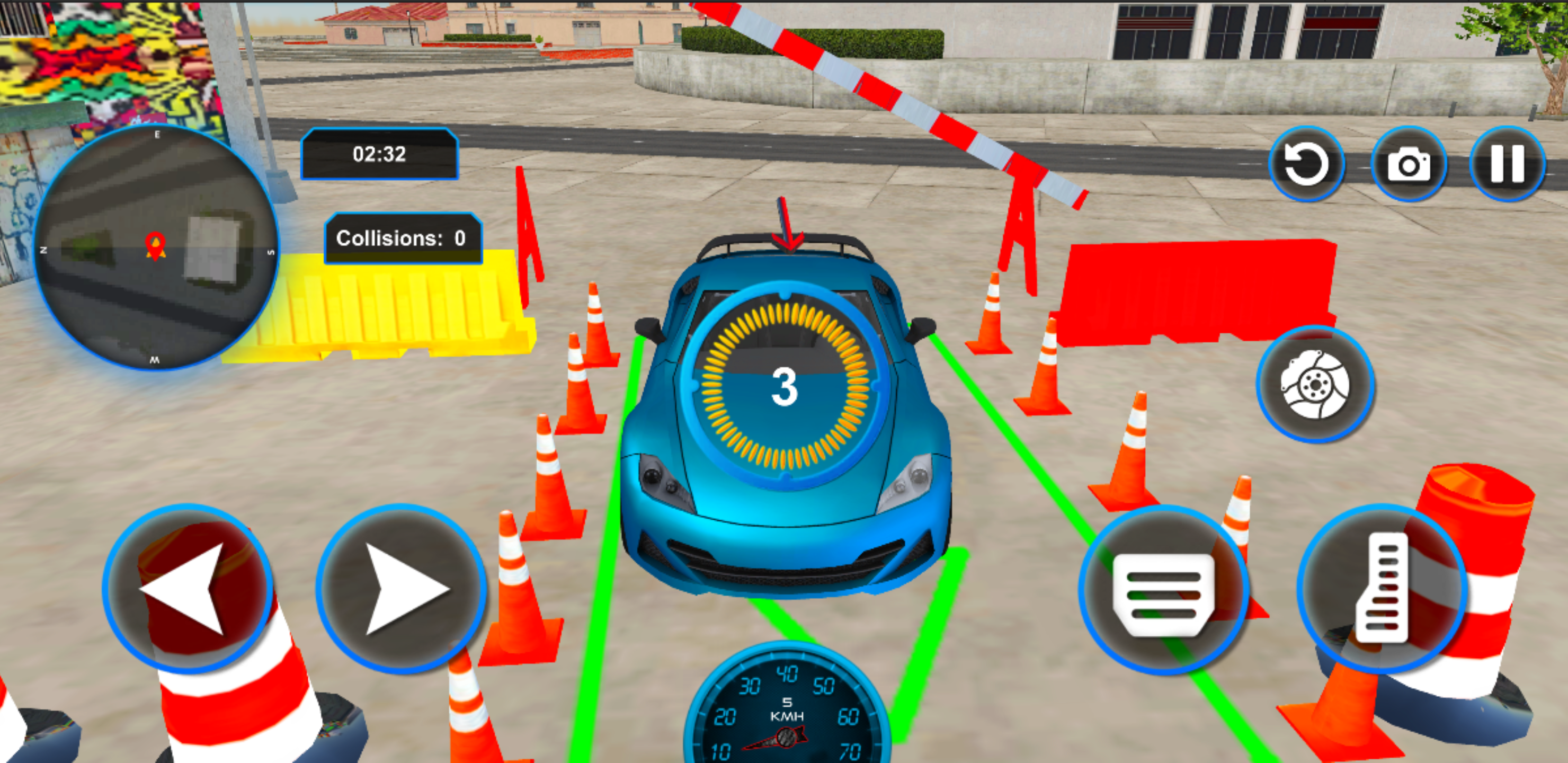1568x763 pixels.
Task: Select the Collisions: 0 counter
Action: 403,238
